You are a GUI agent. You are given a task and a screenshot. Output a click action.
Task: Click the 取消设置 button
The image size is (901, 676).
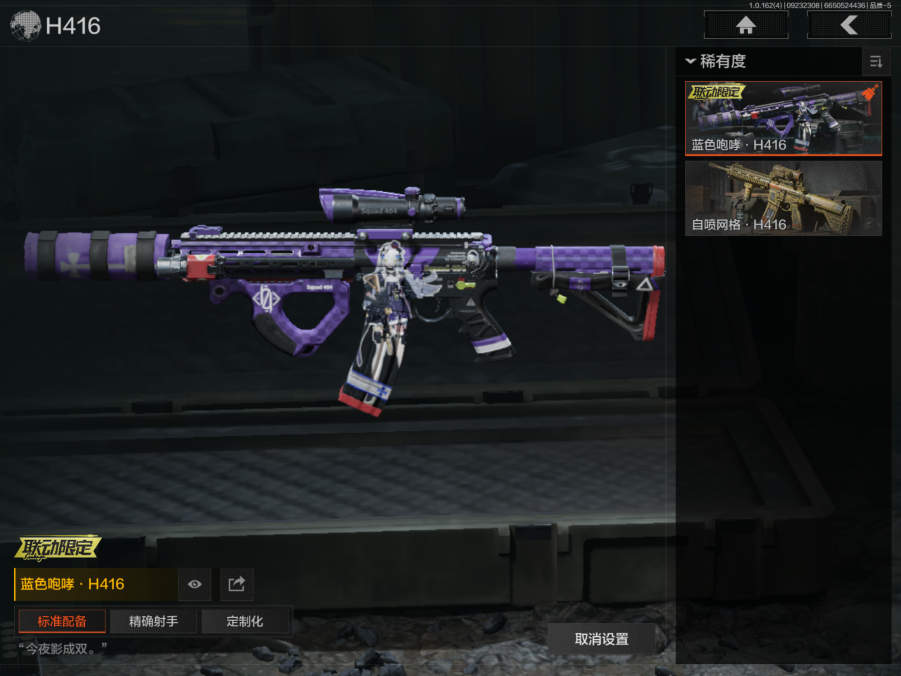[601, 639]
